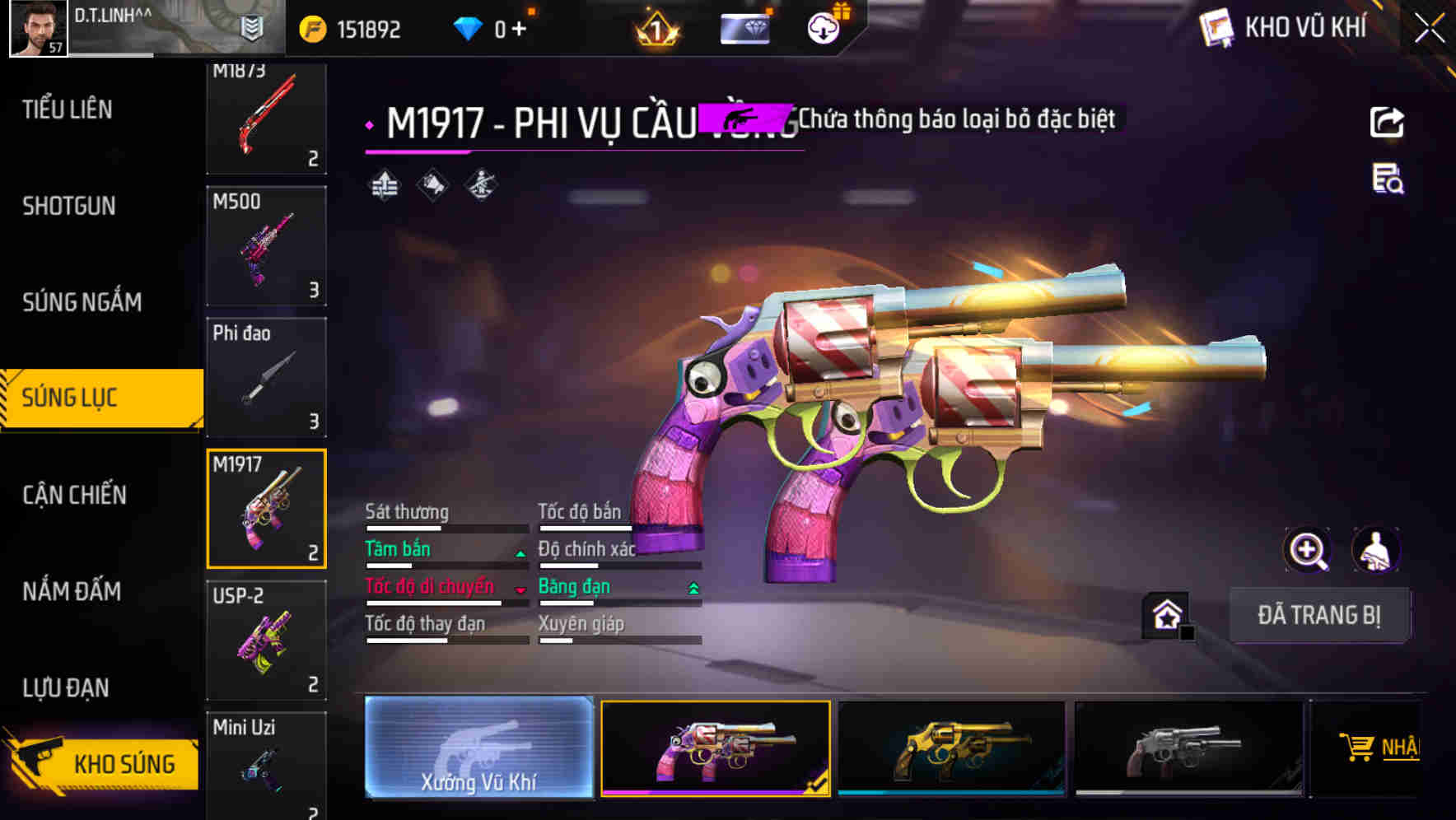Click the share icon in the top right

[x=1387, y=122]
